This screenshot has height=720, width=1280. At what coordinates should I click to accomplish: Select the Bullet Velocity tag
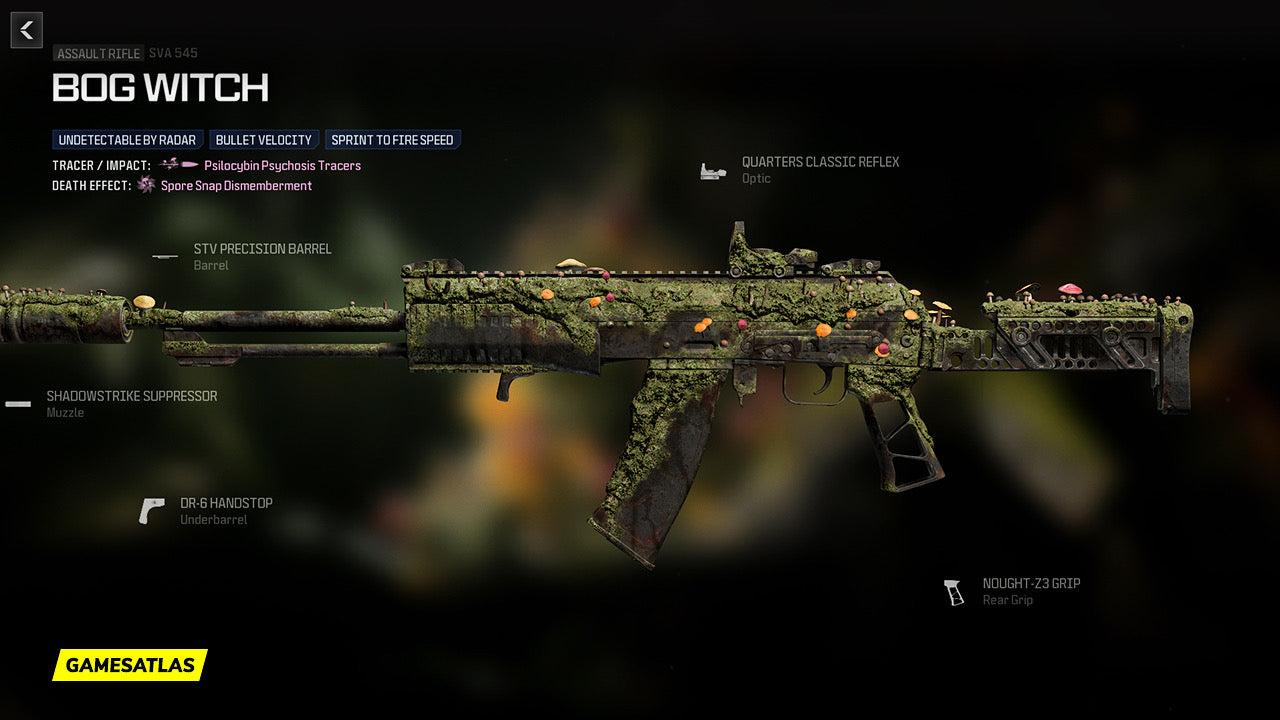point(264,140)
